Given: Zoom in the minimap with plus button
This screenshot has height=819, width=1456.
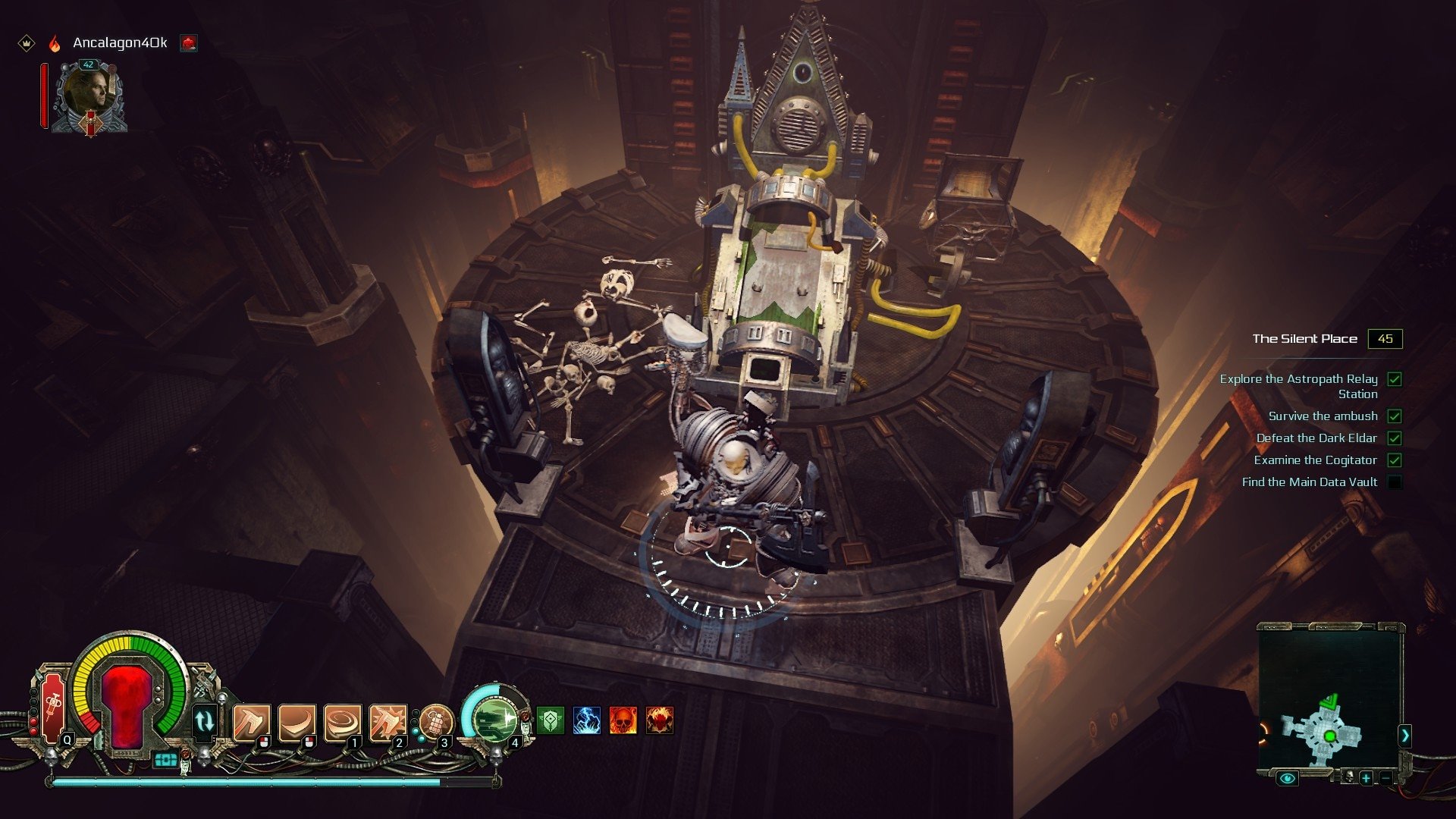Looking at the screenshot, I should pyautogui.click(x=1366, y=778).
